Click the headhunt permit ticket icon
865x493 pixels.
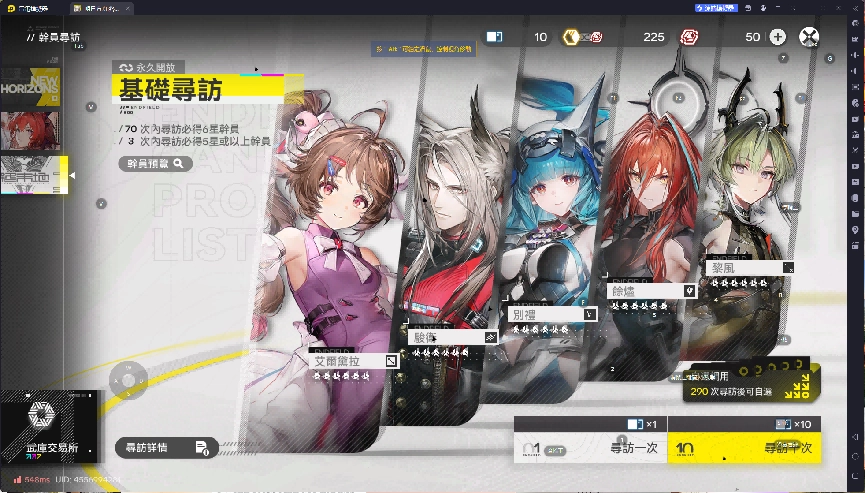[x=494, y=37]
